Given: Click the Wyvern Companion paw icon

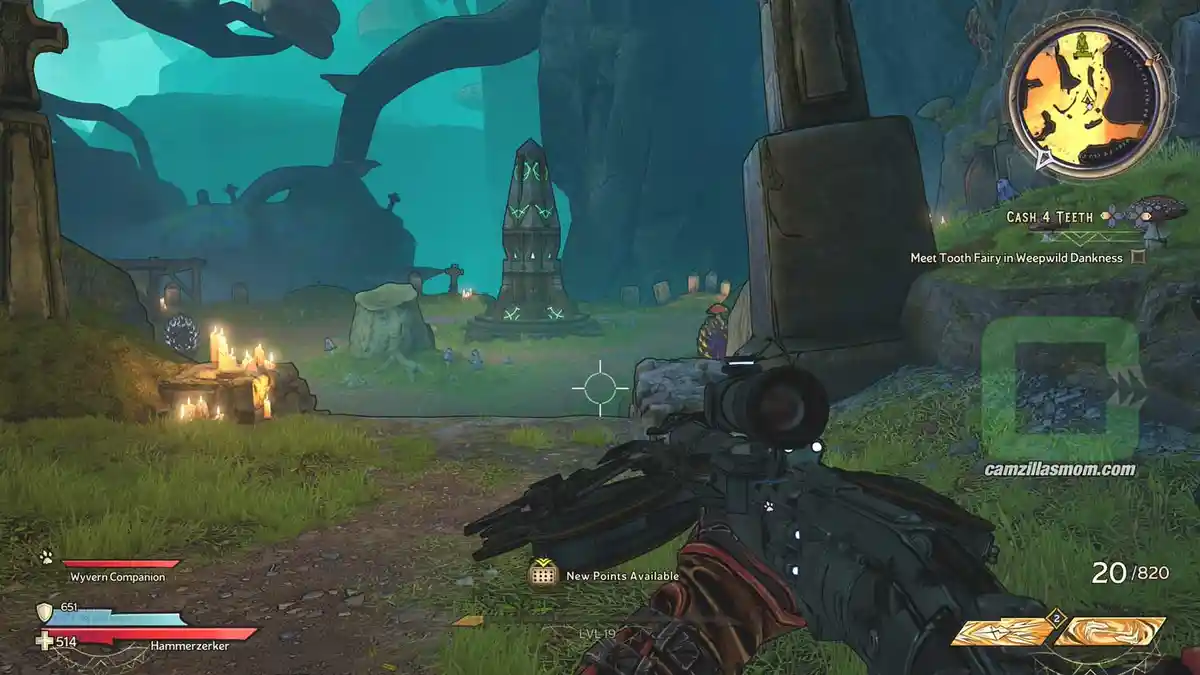Looking at the screenshot, I should tap(46, 558).
